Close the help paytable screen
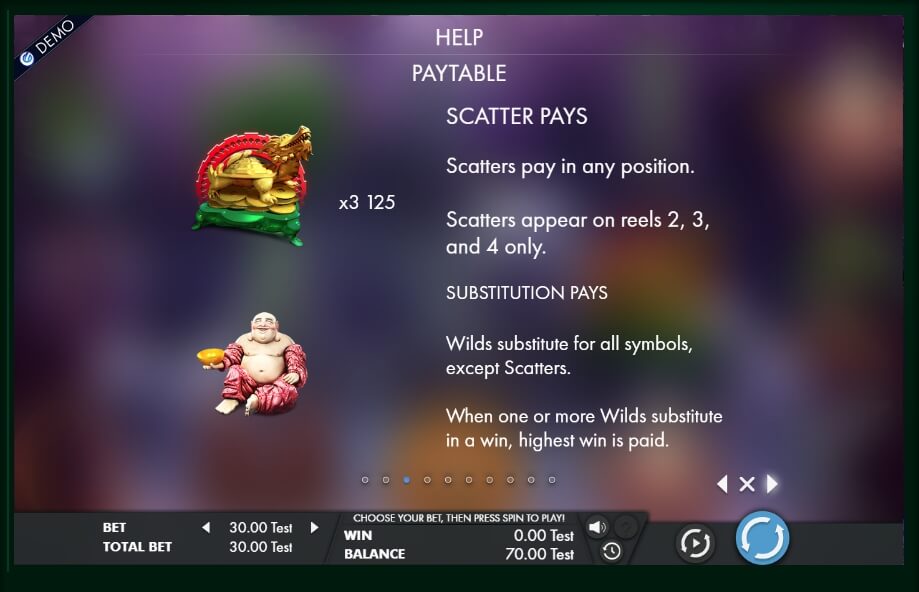919x592 pixels. 746,485
